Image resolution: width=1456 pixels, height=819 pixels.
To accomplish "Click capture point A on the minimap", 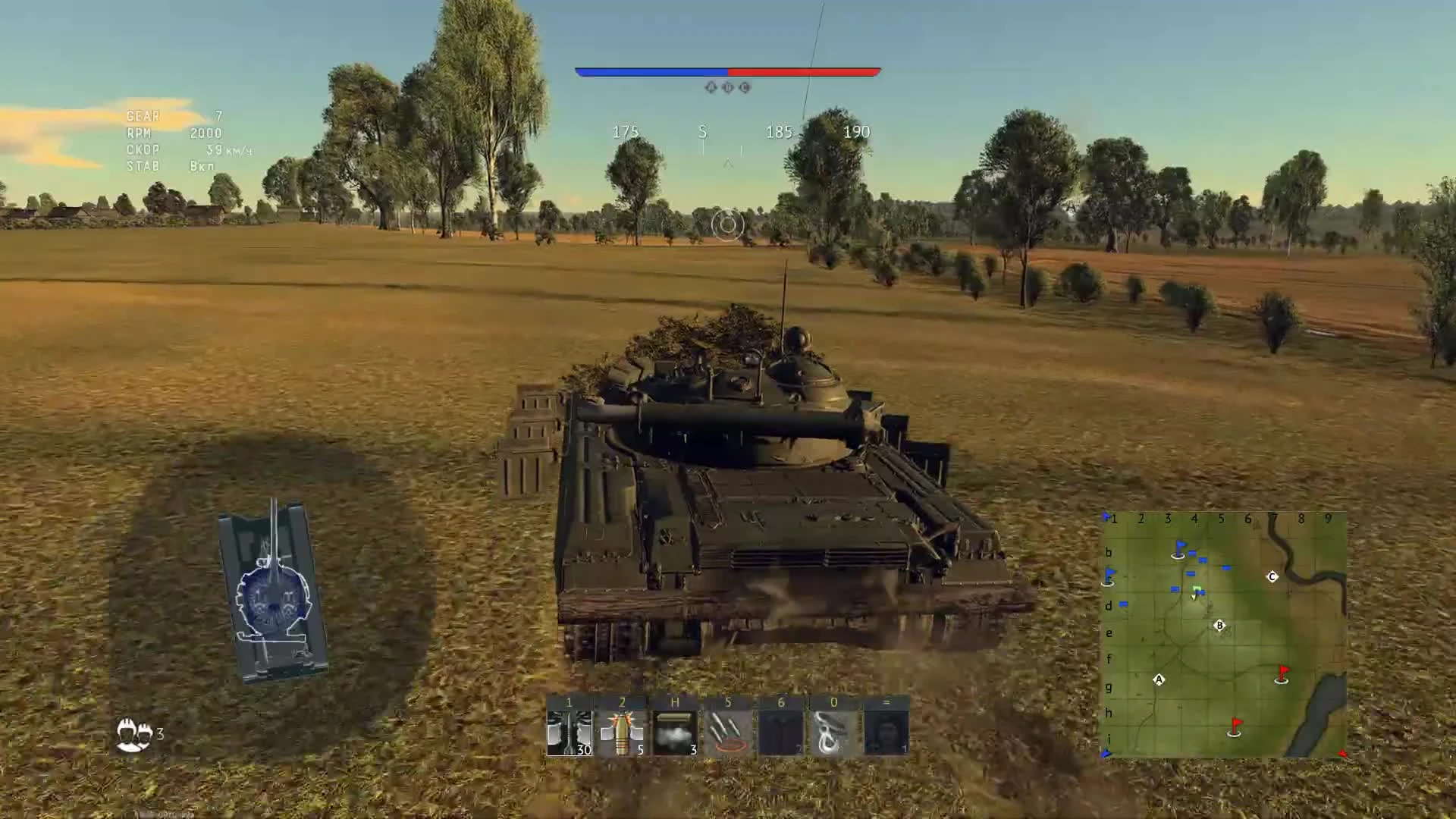I will point(1159,679).
